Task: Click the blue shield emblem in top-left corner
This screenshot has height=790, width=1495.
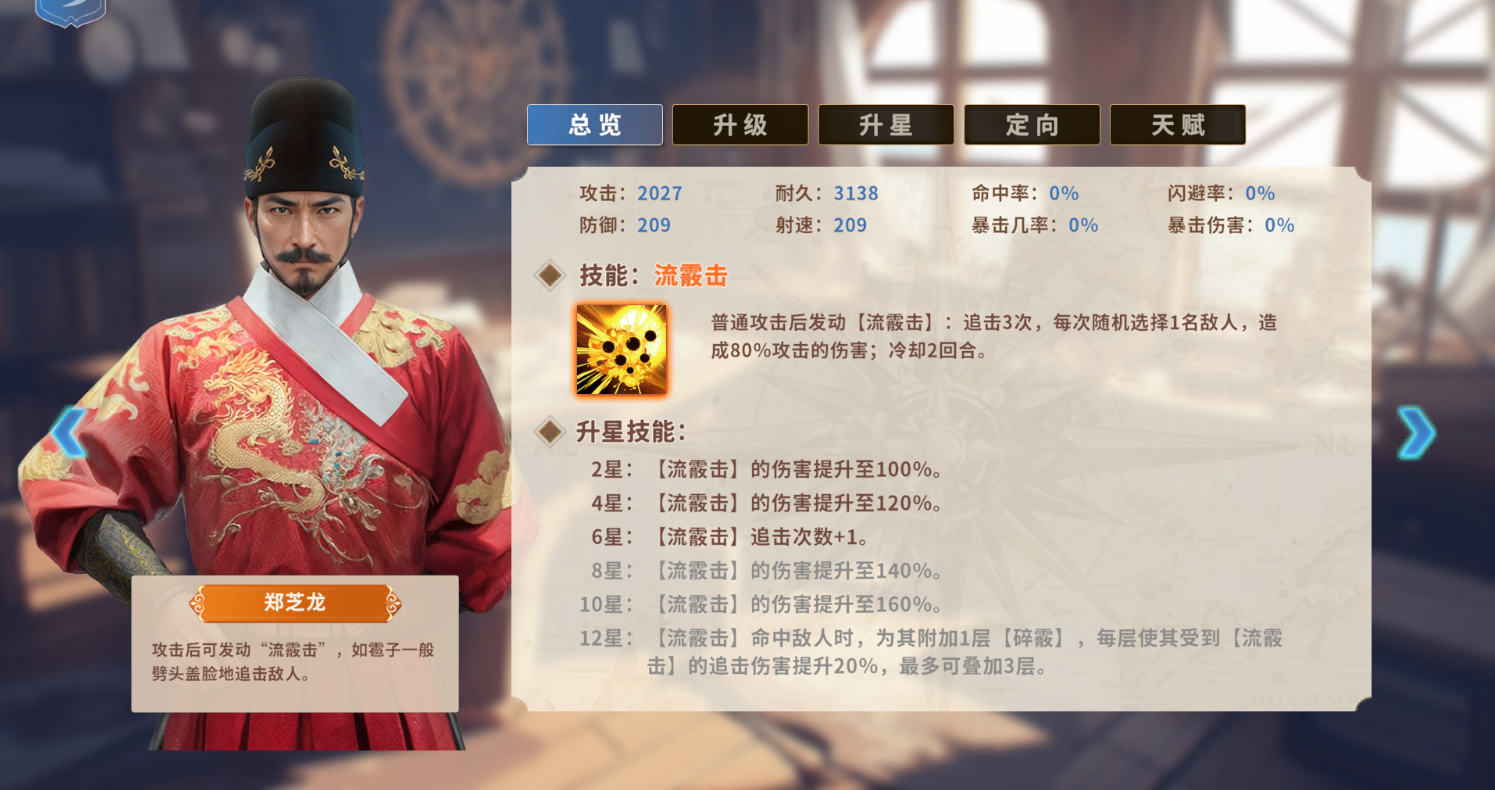Action: [70, 12]
